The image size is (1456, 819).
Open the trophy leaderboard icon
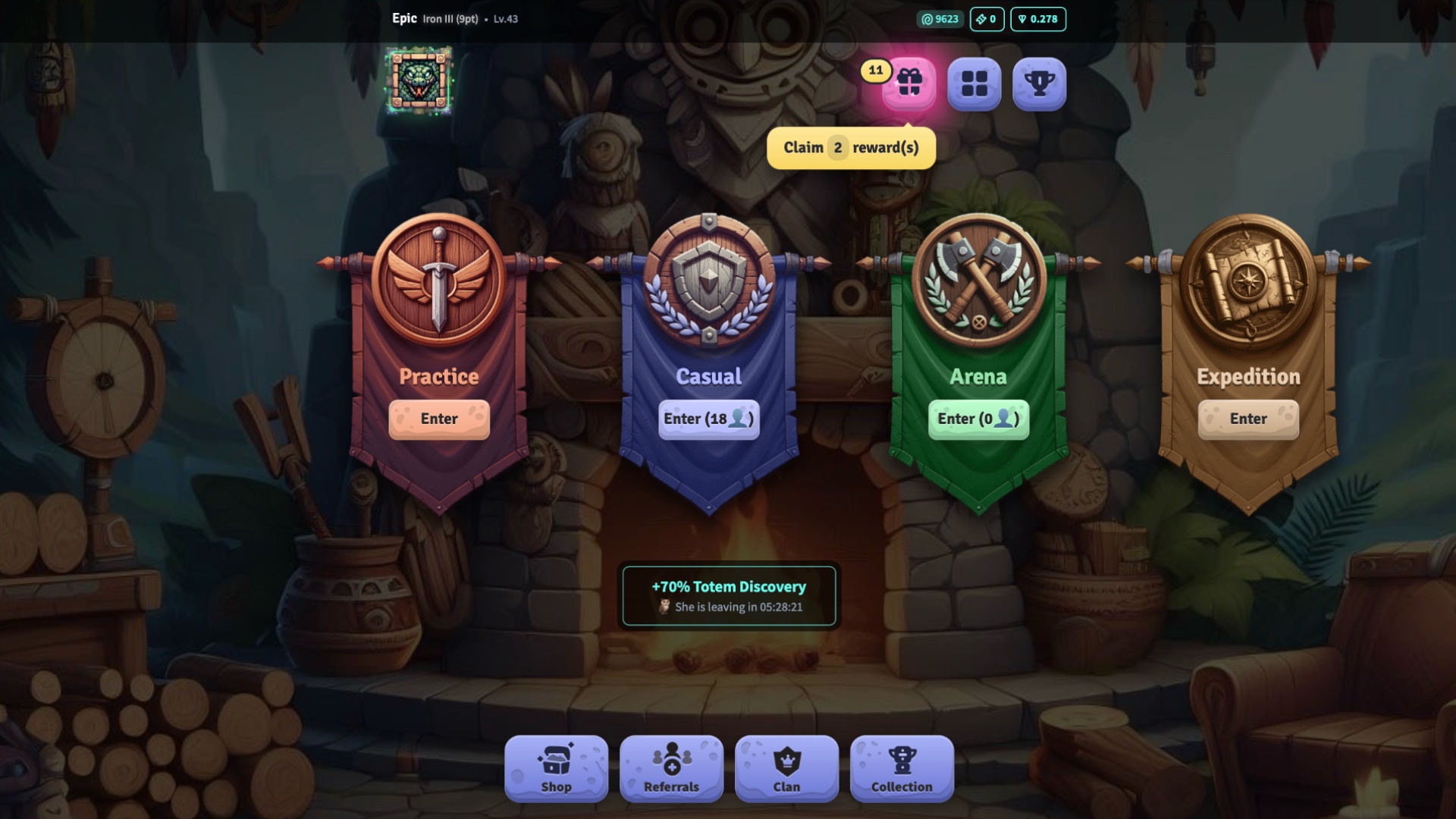(x=1040, y=84)
